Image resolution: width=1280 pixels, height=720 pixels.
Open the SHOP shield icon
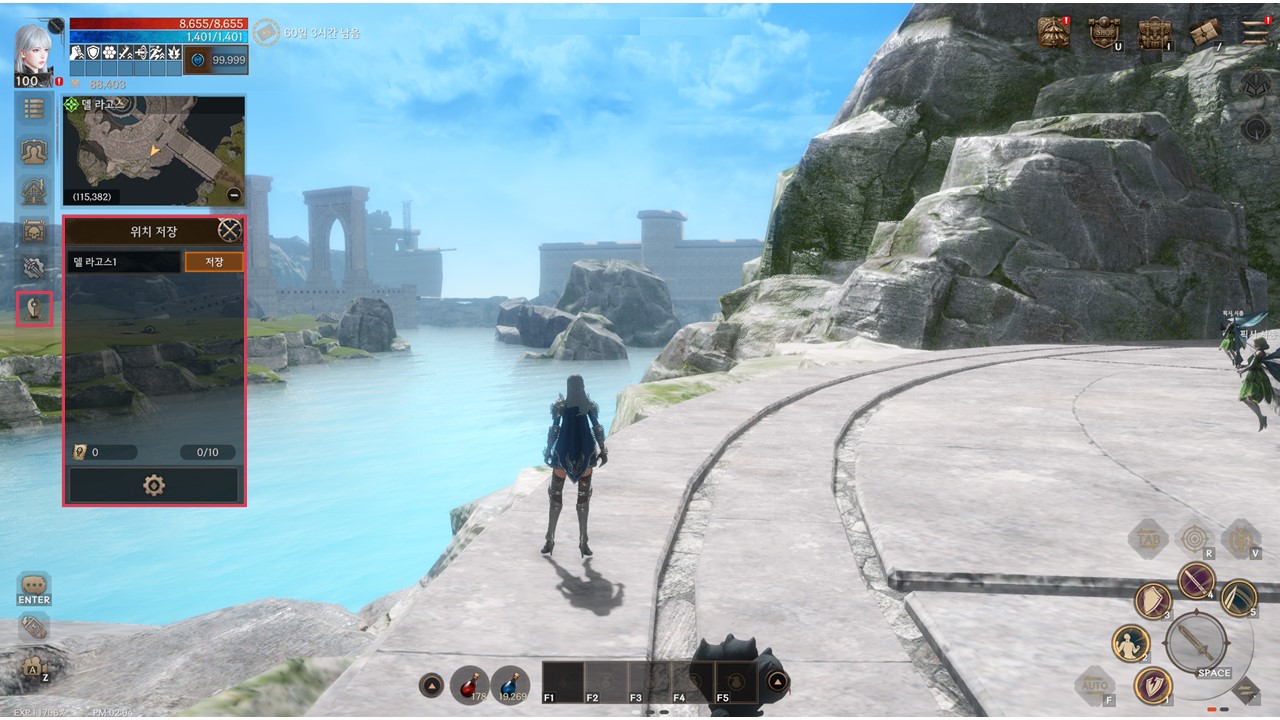pos(1103,32)
